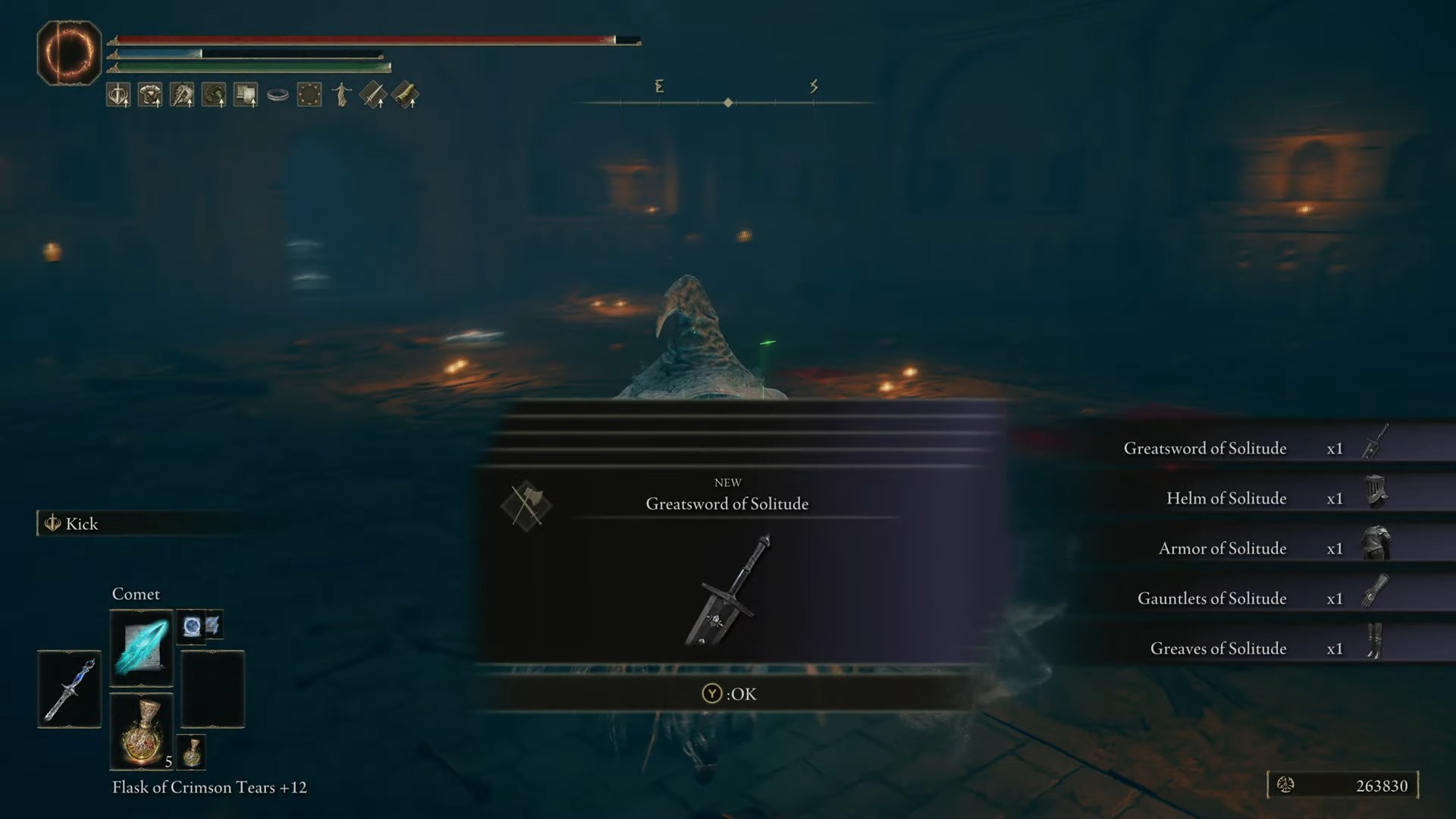Select the scroll-and-cloth status effect icon
Screen dimensions: 1456x819
coord(245,93)
